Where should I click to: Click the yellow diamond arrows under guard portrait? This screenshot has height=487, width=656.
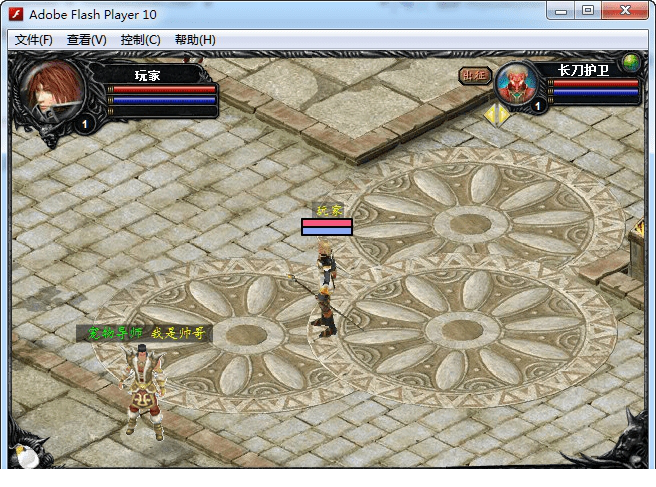coord(496,114)
